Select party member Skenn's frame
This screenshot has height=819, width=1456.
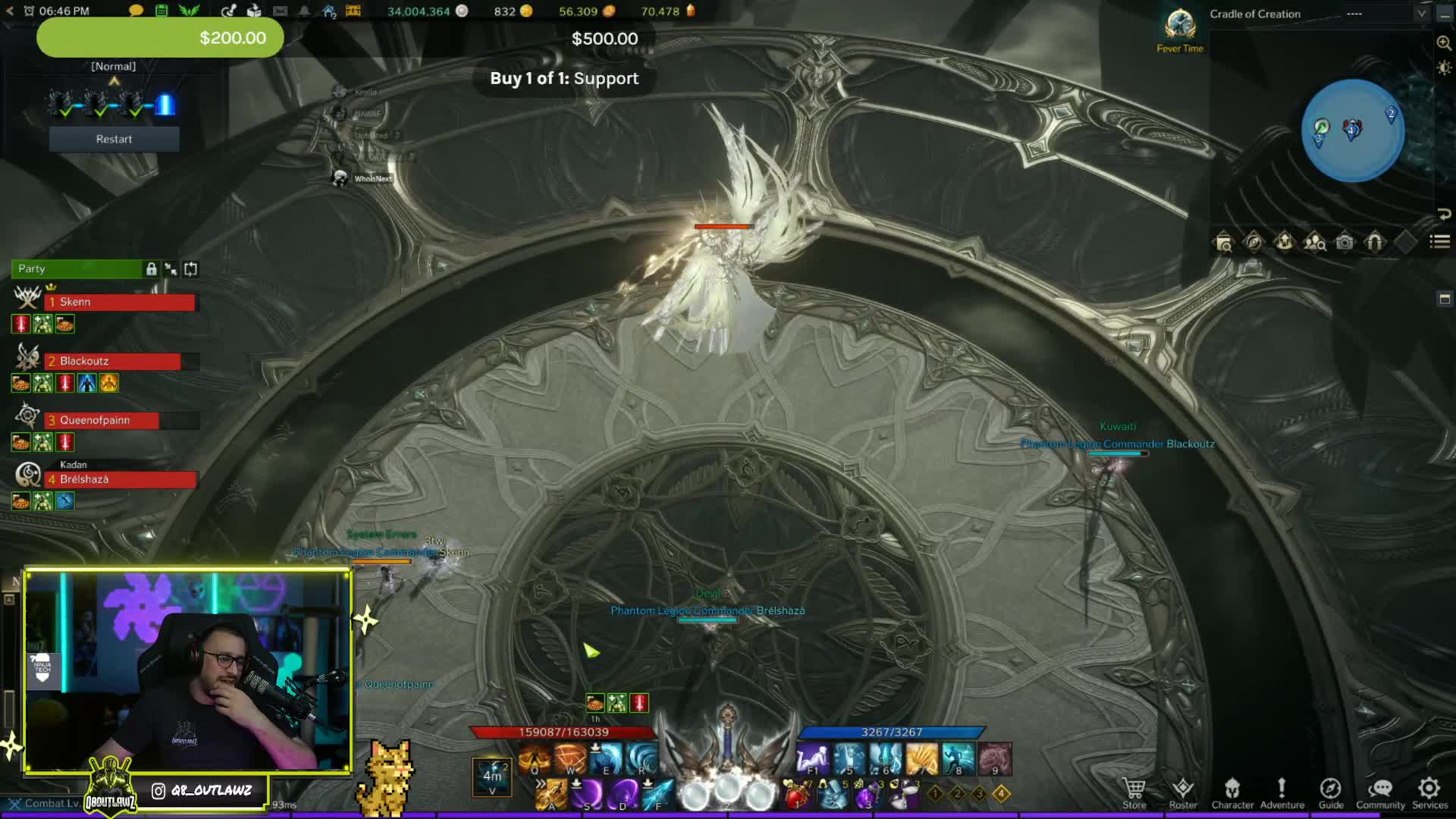pyautogui.click(x=121, y=302)
